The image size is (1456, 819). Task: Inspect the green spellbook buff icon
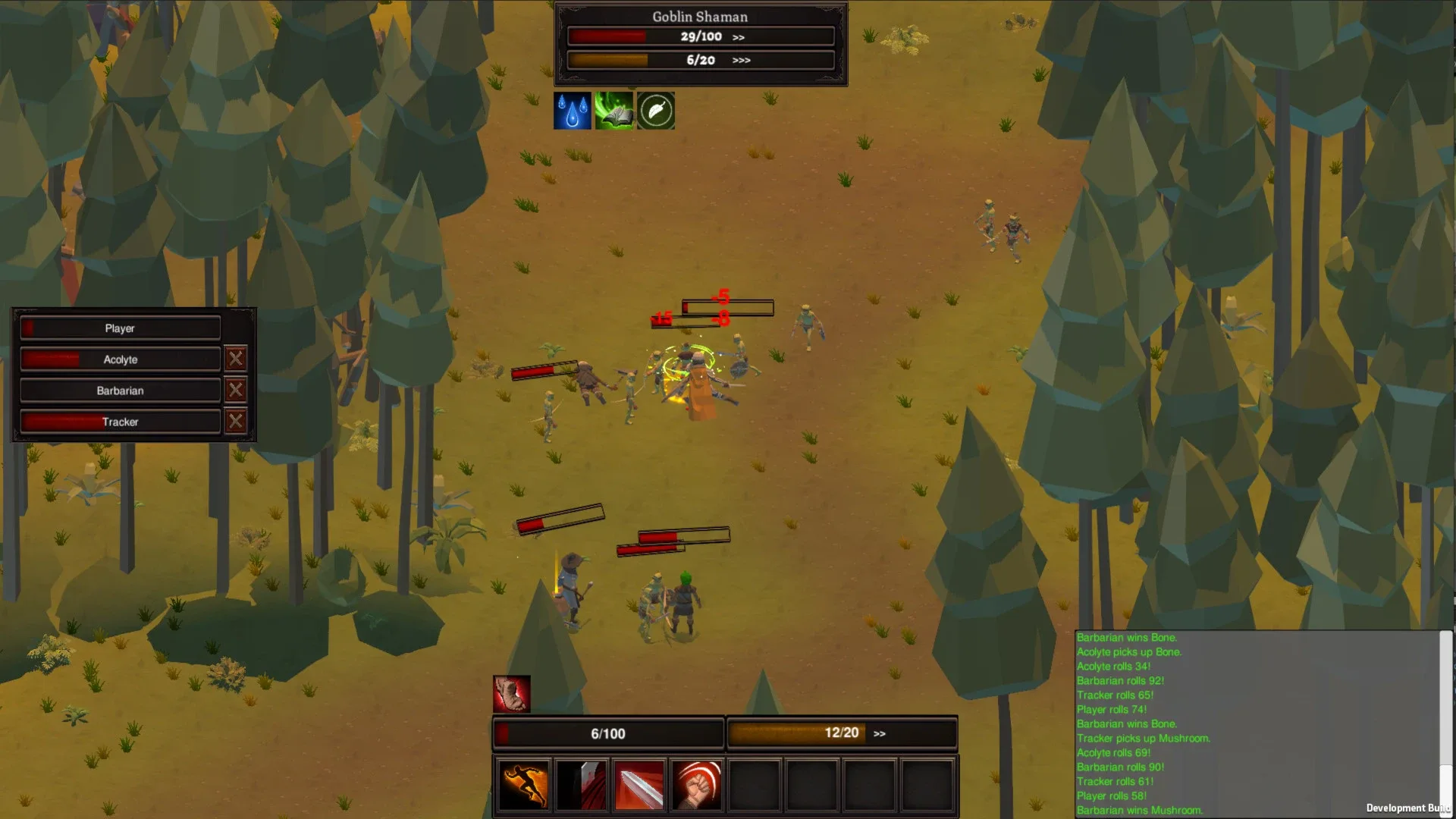tap(614, 111)
